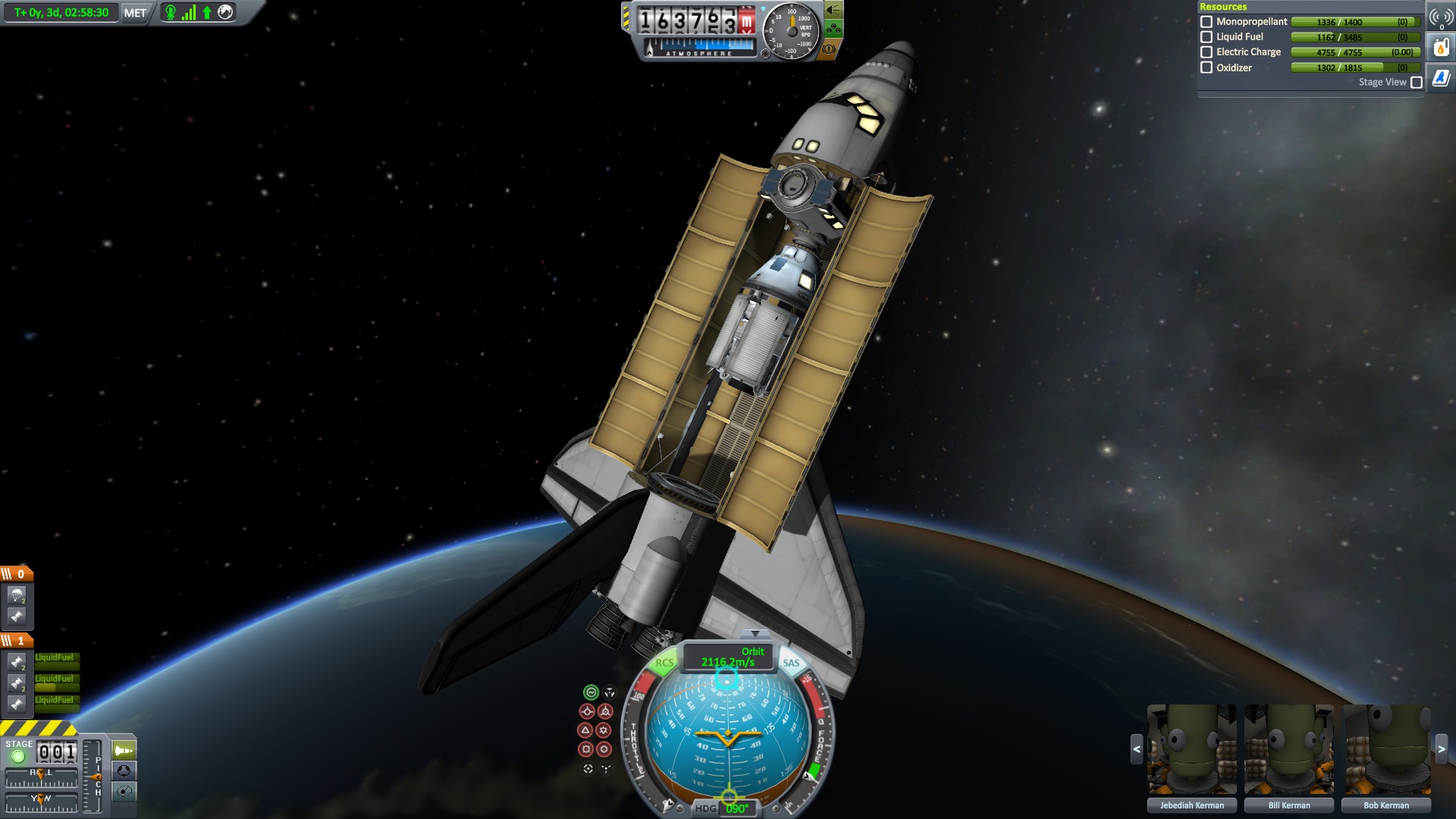This screenshot has width=1456, height=819.
Task: Switch the navball Orbit speed mode
Action: click(x=728, y=657)
